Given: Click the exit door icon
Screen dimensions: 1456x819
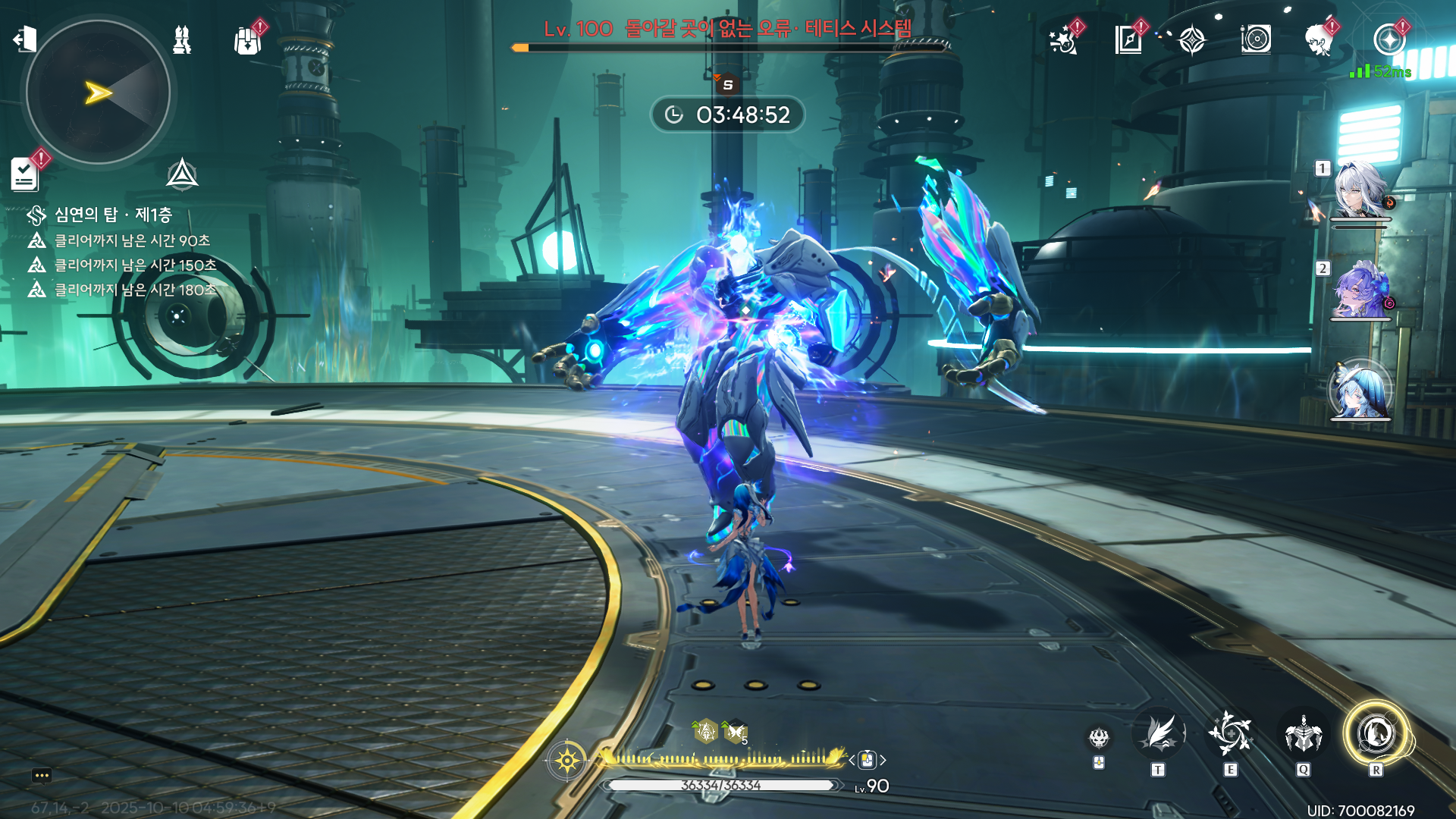Looking at the screenshot, I should pos(25,39).
